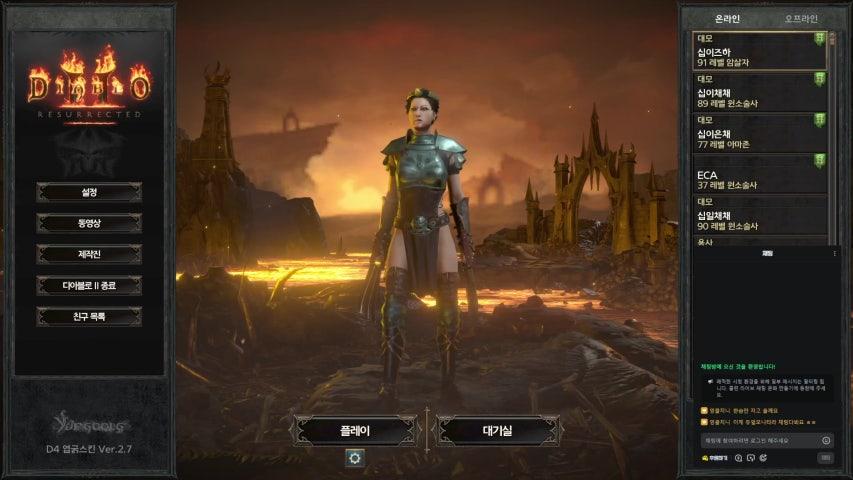The width and height of the screenshot is (853, 480).
Task: Open the chat overlay three-dot menu
Action: coord(835,254)
